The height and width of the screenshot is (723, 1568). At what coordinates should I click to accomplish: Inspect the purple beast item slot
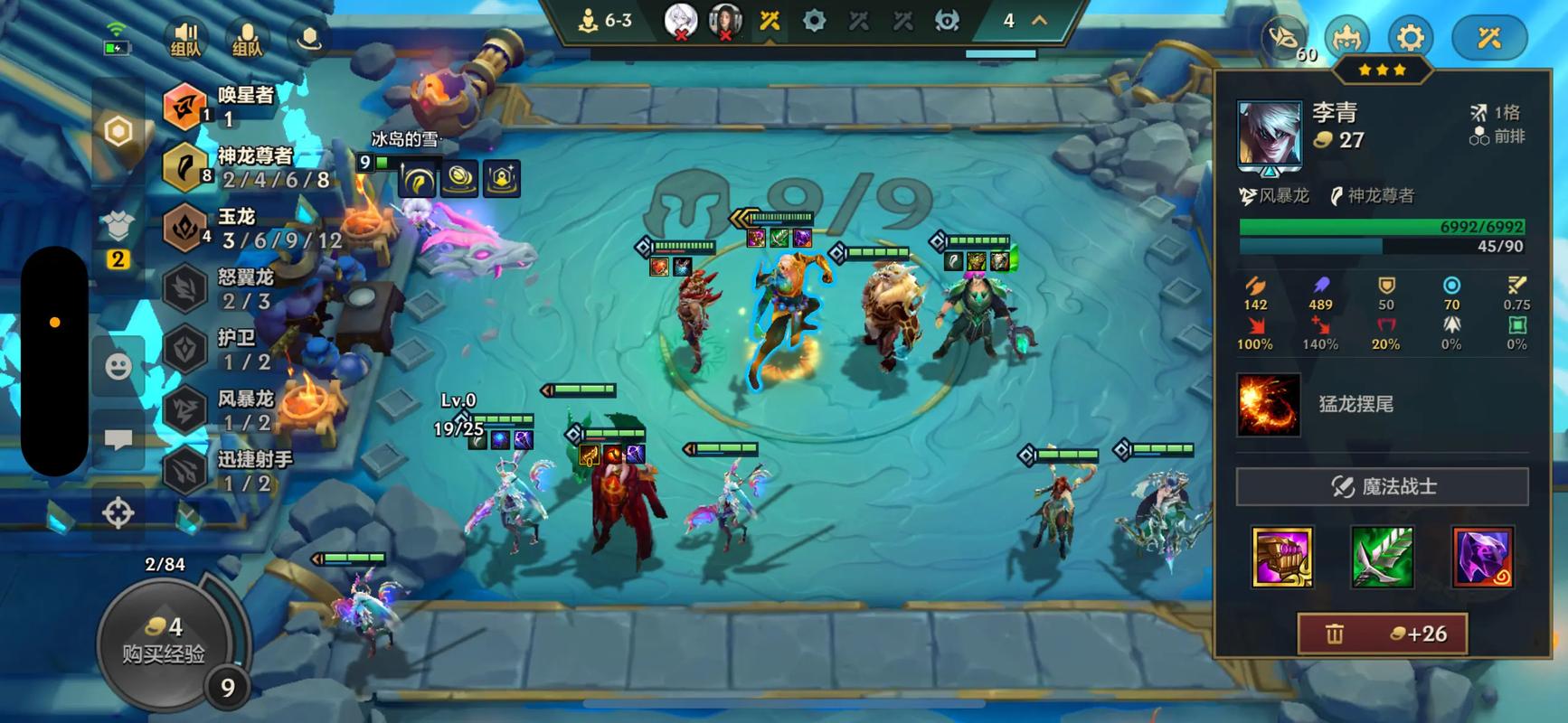pos(1482,558)
